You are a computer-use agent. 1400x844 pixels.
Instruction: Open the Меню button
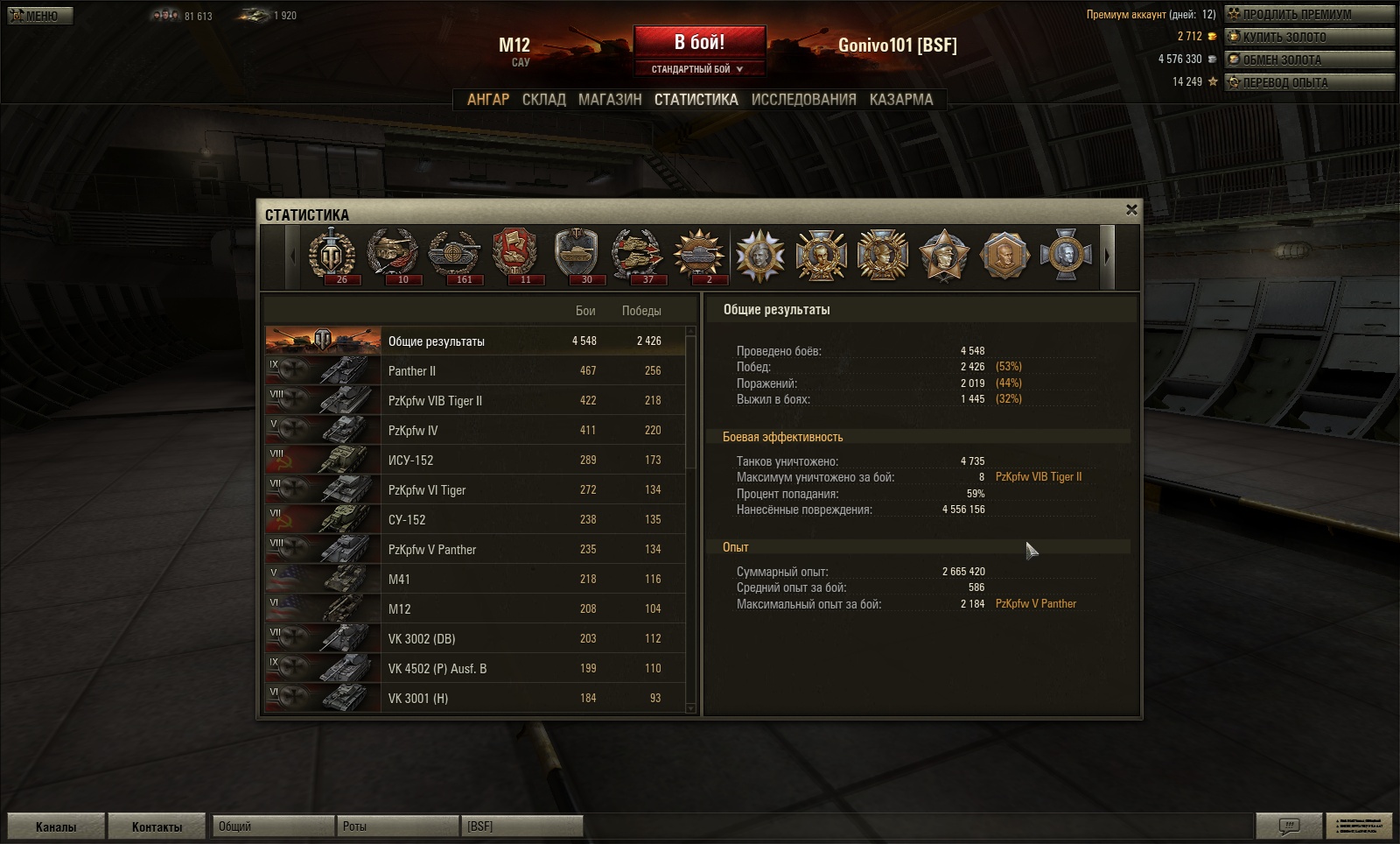click(40, 16)
